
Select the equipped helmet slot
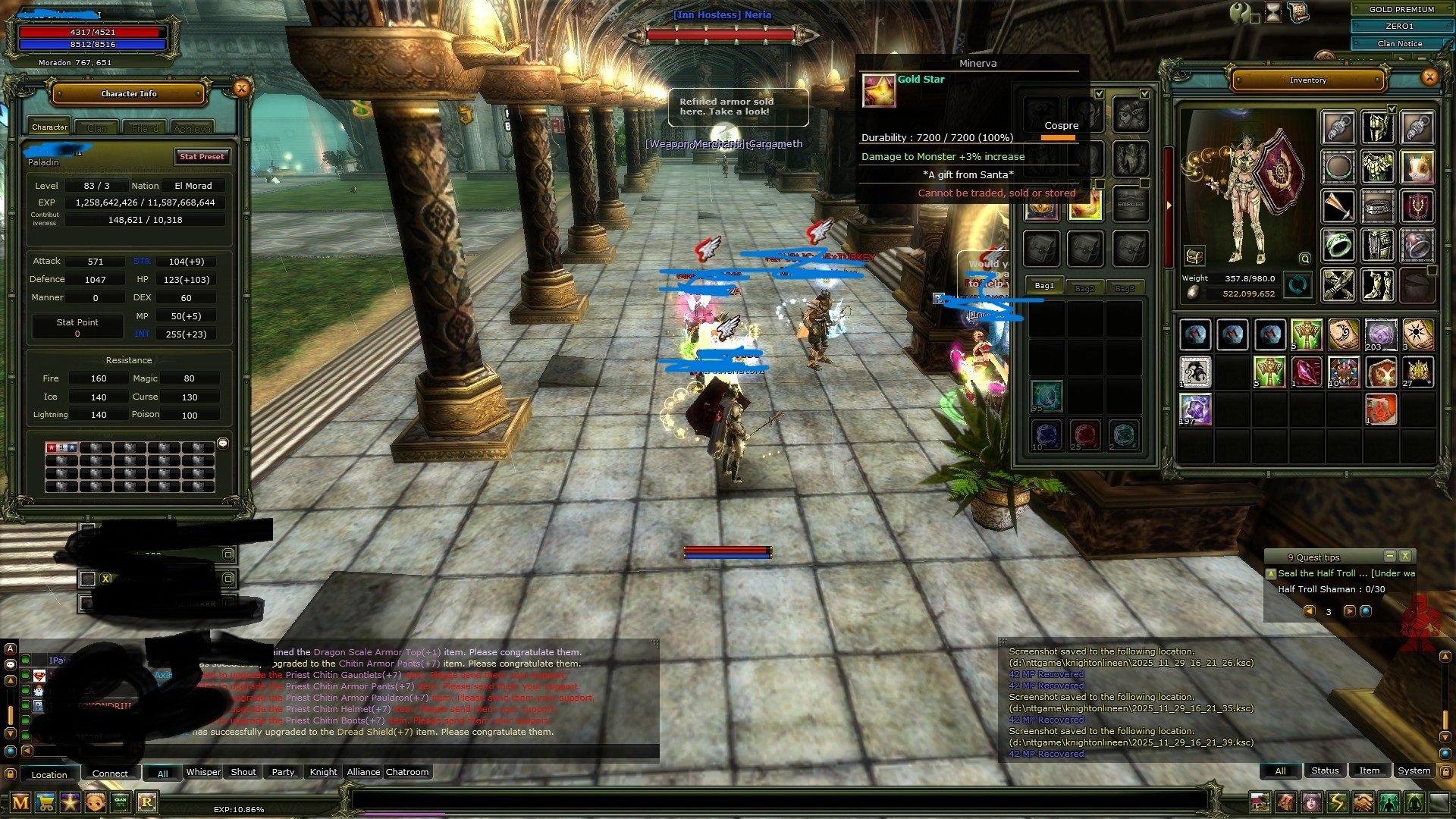1377,127
